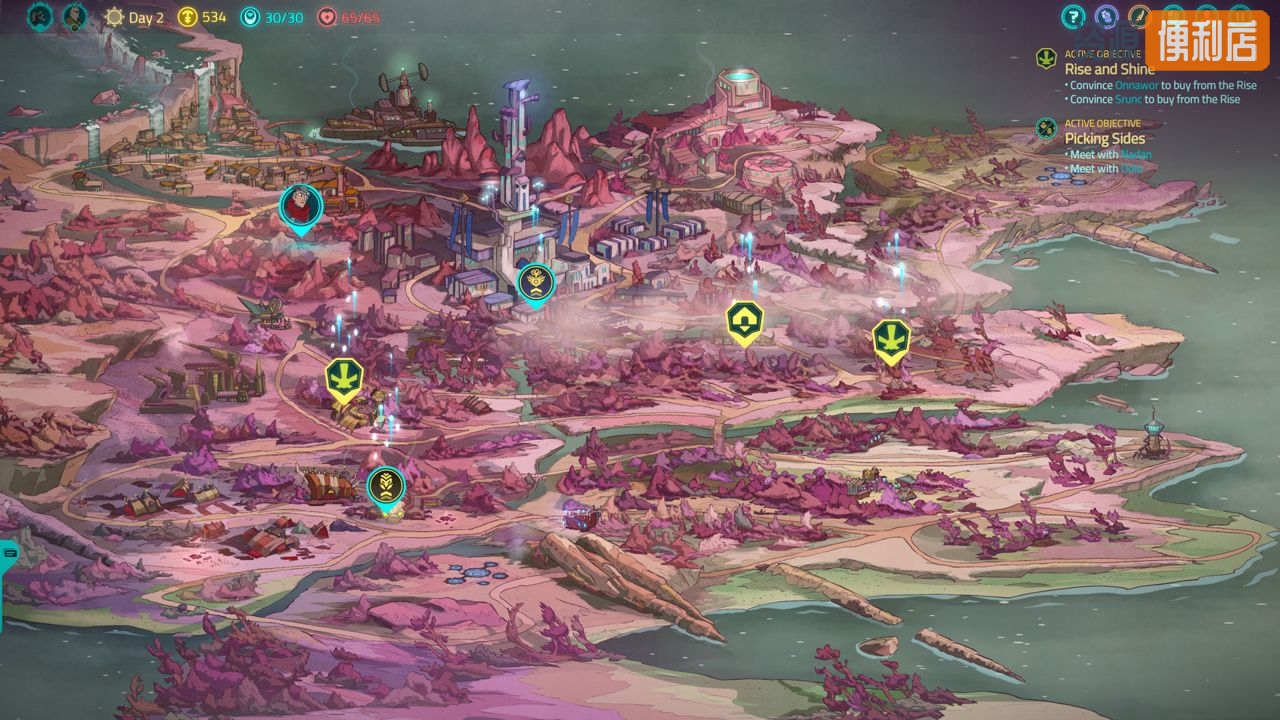
Task: Open the help question mark icon
Action: (1073, 16)
